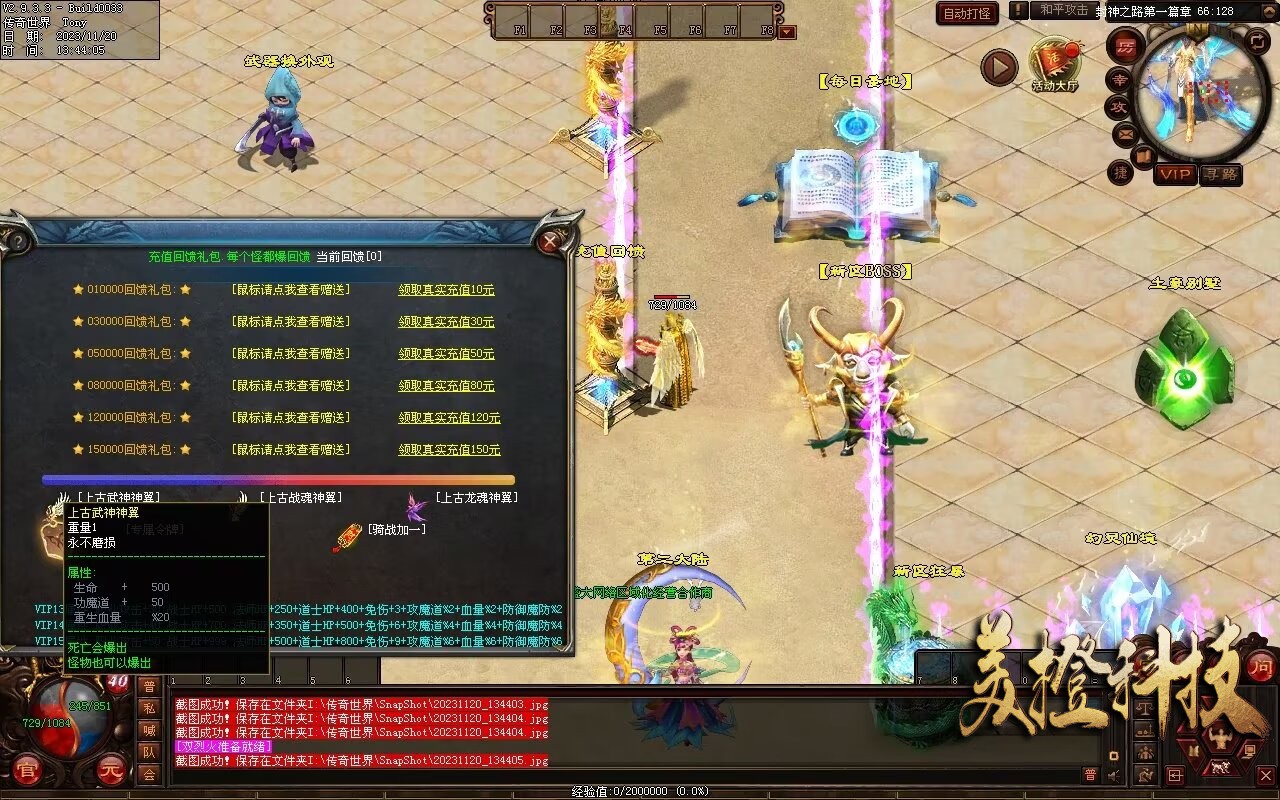Claim the 150元 real recharge link
This screenshot has width=1280, height=800.
pyautogui.click(x=449, y=450)
